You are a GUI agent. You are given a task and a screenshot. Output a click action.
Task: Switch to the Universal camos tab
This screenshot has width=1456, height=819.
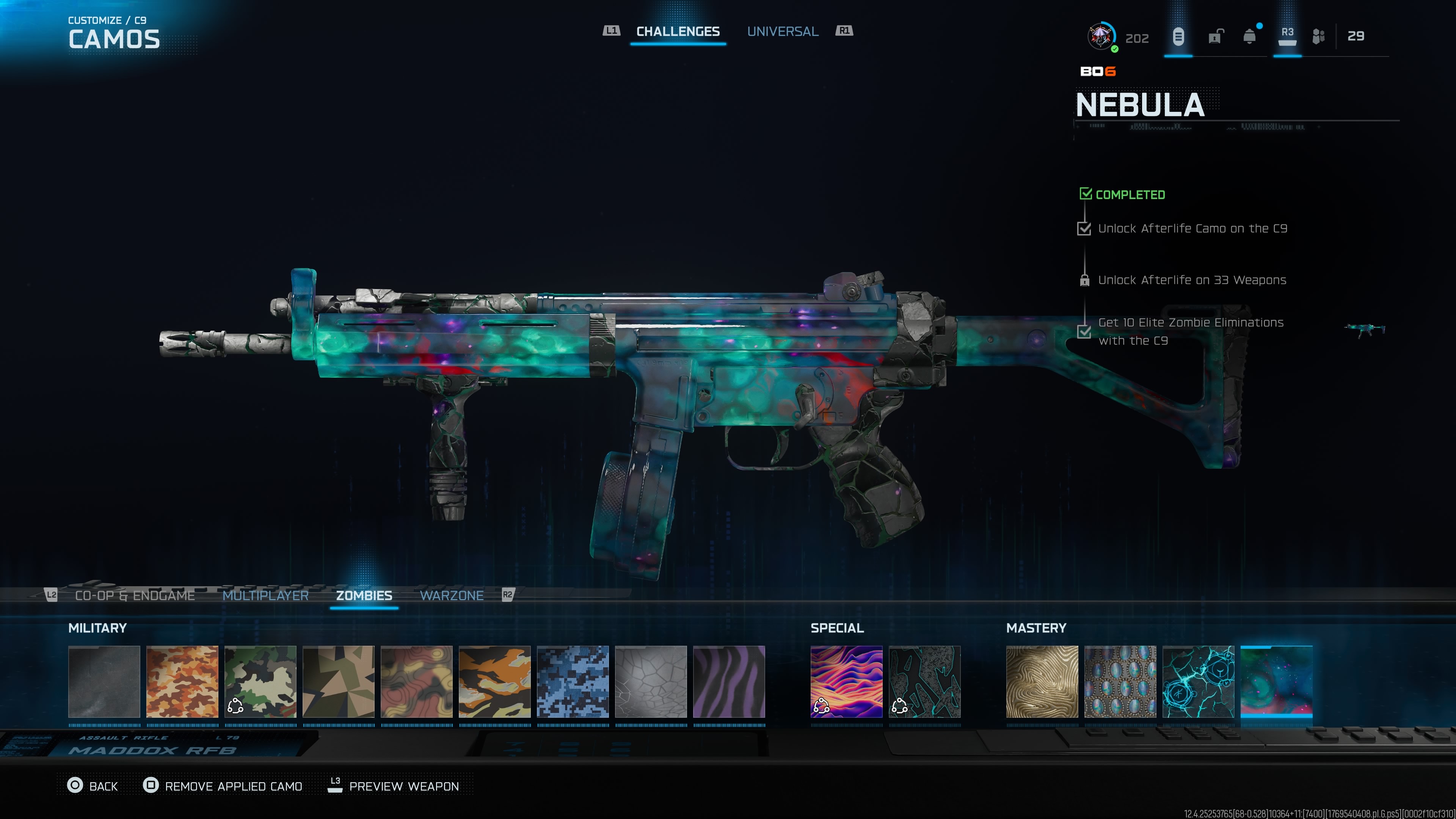click(x=782, y=31)
